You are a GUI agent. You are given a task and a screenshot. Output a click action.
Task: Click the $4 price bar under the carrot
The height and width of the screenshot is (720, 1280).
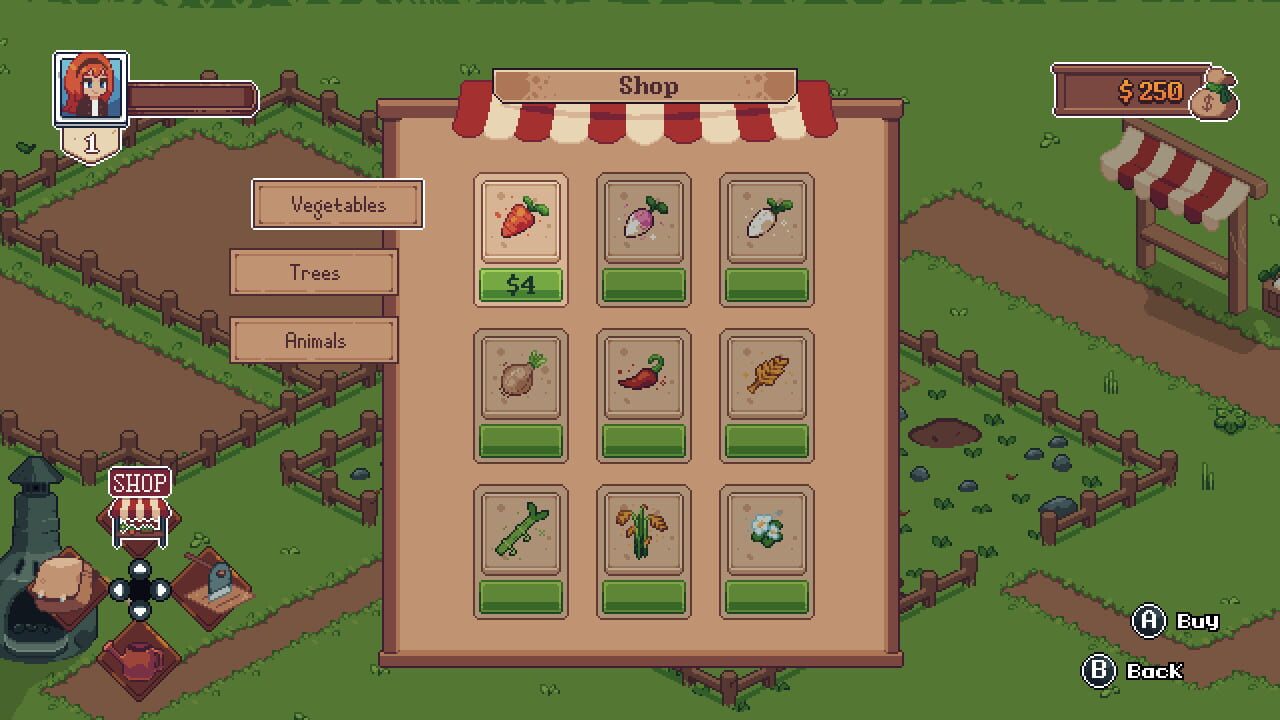point(521,284)
